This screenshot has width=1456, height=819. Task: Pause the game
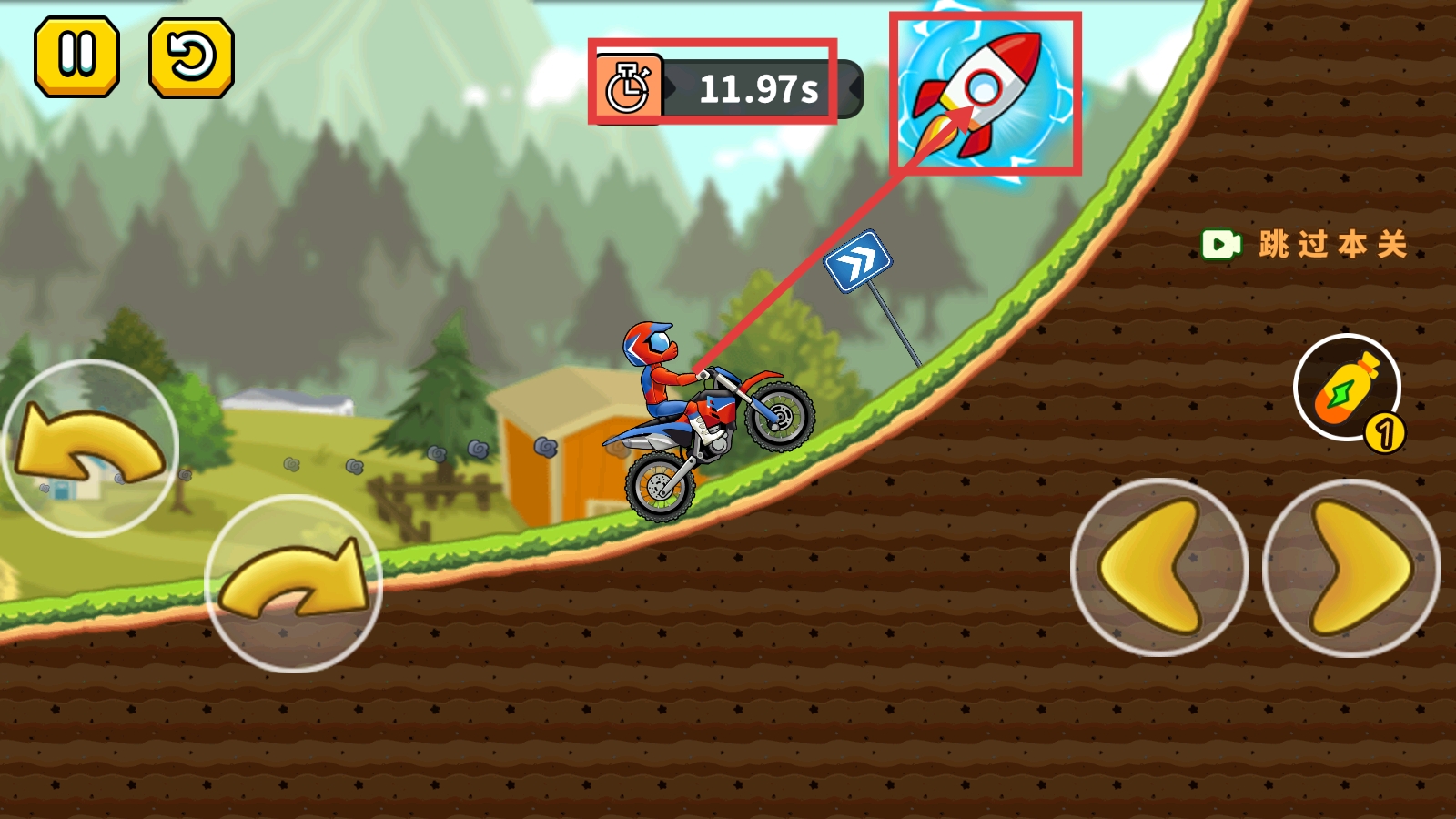pyautogui.click(x=76, y=56)
